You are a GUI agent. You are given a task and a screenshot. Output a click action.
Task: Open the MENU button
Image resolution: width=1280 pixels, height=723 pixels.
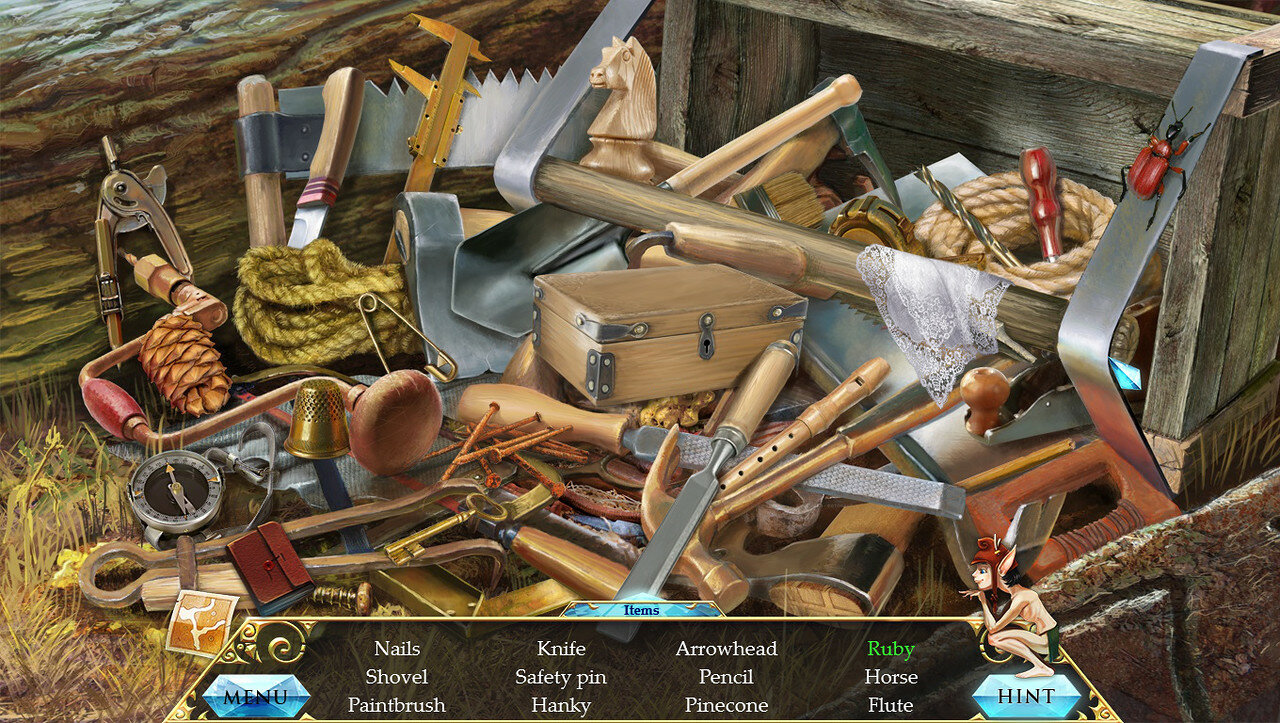tap(255, 696)
